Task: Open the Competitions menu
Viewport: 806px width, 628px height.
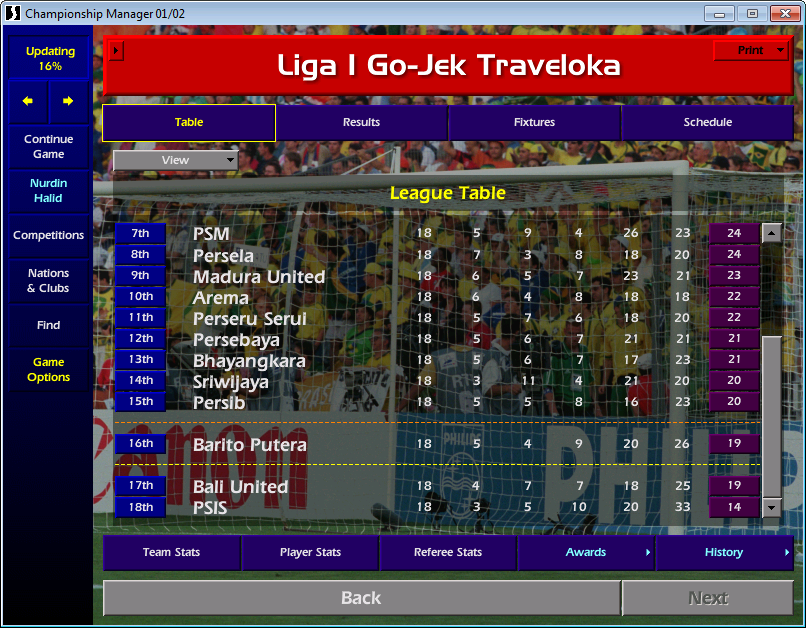Action: (49, 235)
